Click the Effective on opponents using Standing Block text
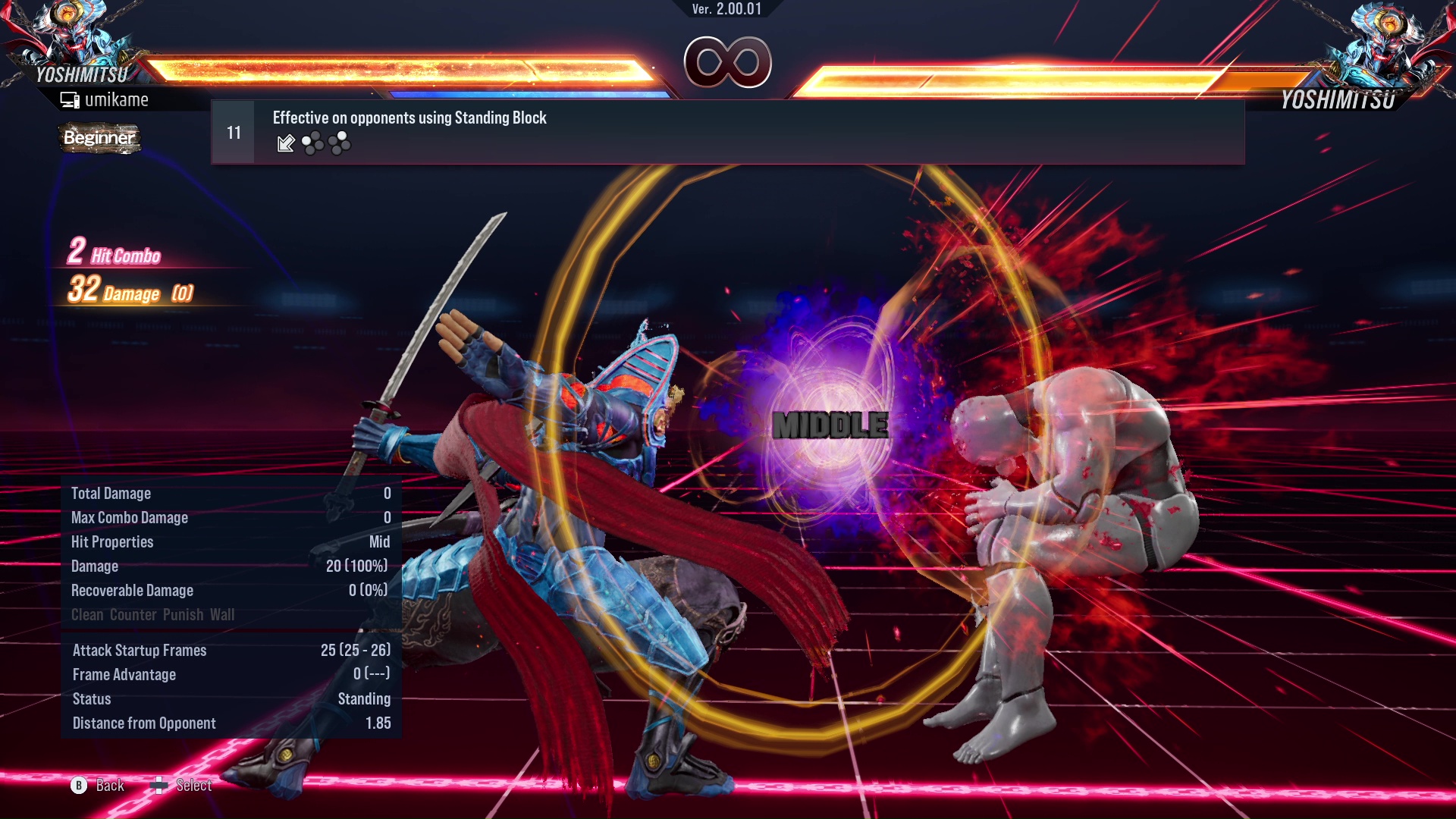This screenshot has width=1456, height=819. [409, 118]
